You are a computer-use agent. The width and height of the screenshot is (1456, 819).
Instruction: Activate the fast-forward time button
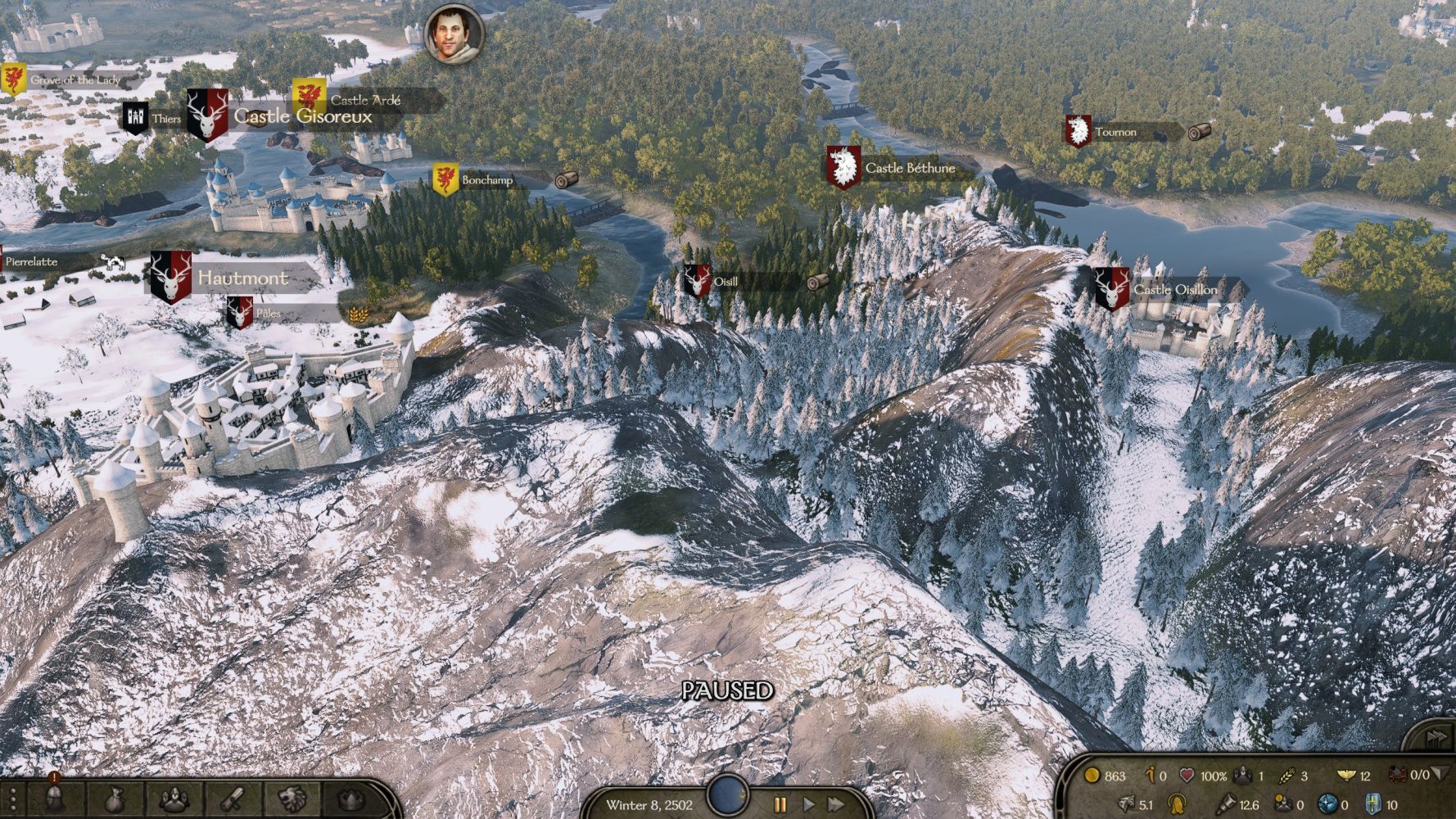835,804
